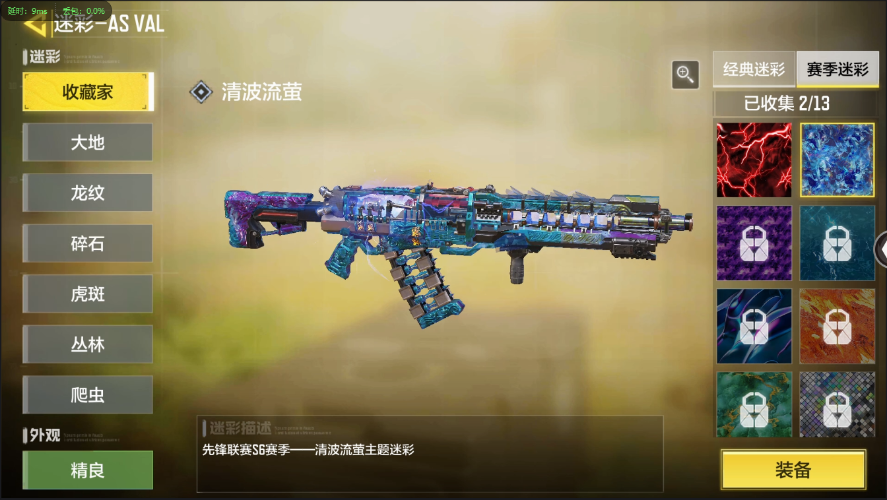Viewport: 887px width, 500px height.
Task: Open the 龙纹 camo category
Action: coord(88,193)
